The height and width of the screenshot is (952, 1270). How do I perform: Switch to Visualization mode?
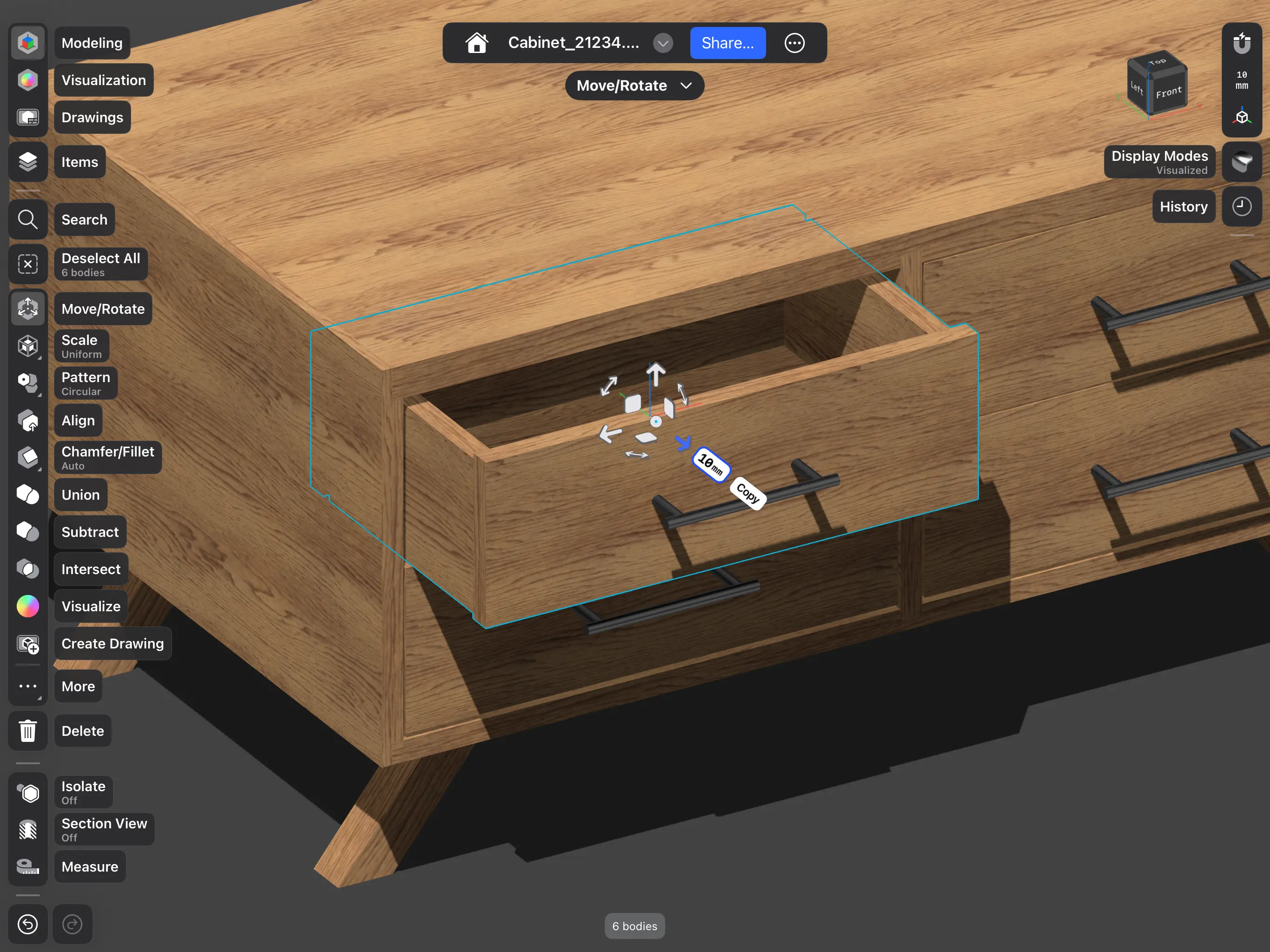(103, 80)
